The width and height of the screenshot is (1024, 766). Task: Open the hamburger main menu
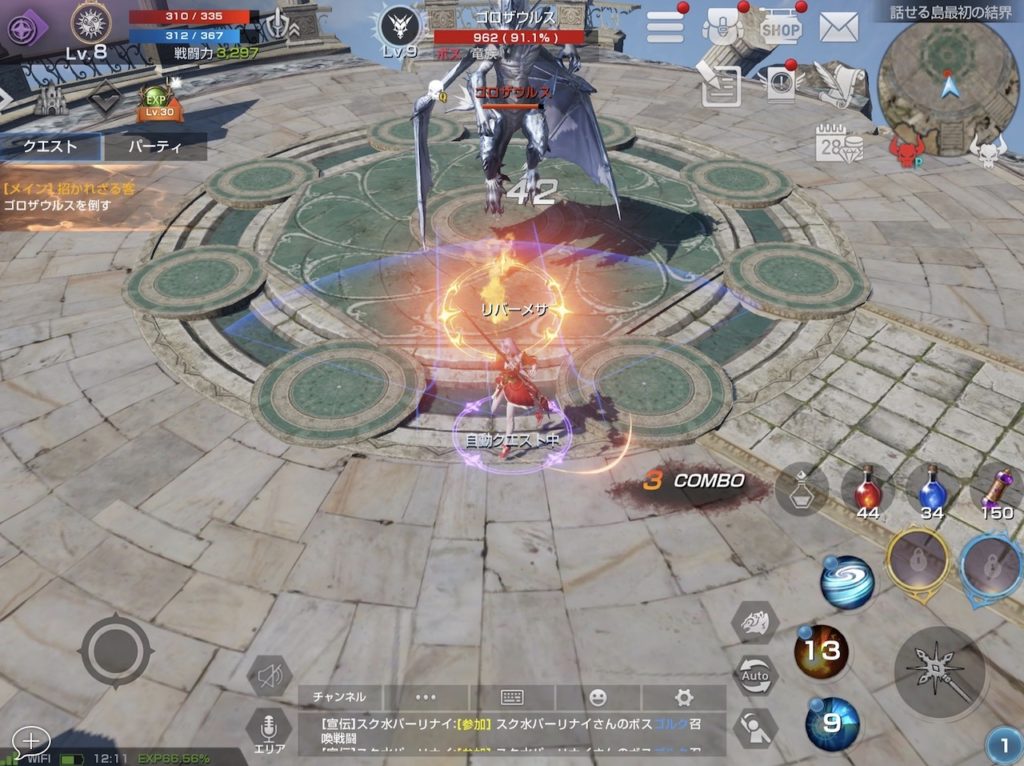665,27
